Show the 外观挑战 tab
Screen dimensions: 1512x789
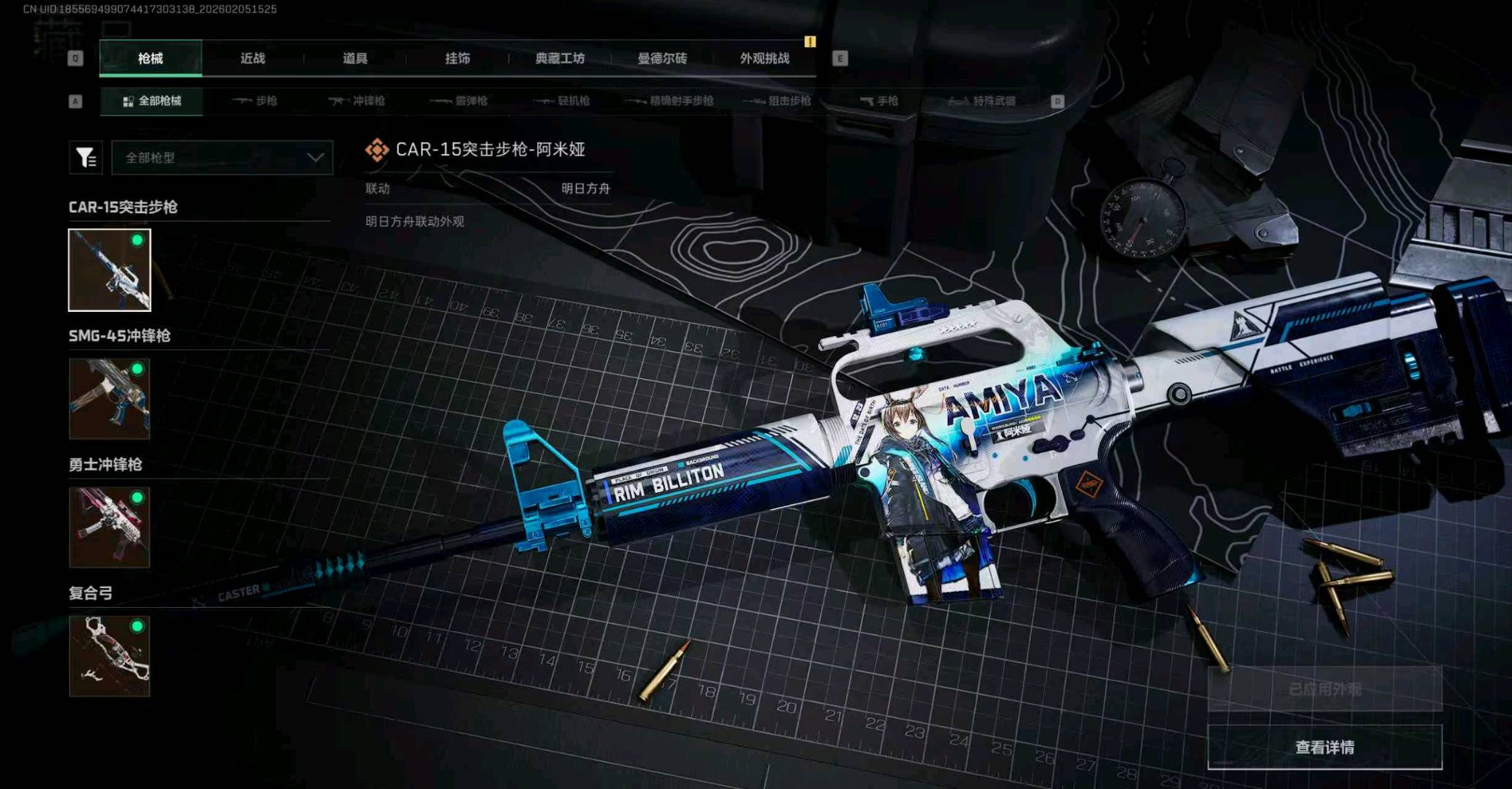(x=764, y=58)
